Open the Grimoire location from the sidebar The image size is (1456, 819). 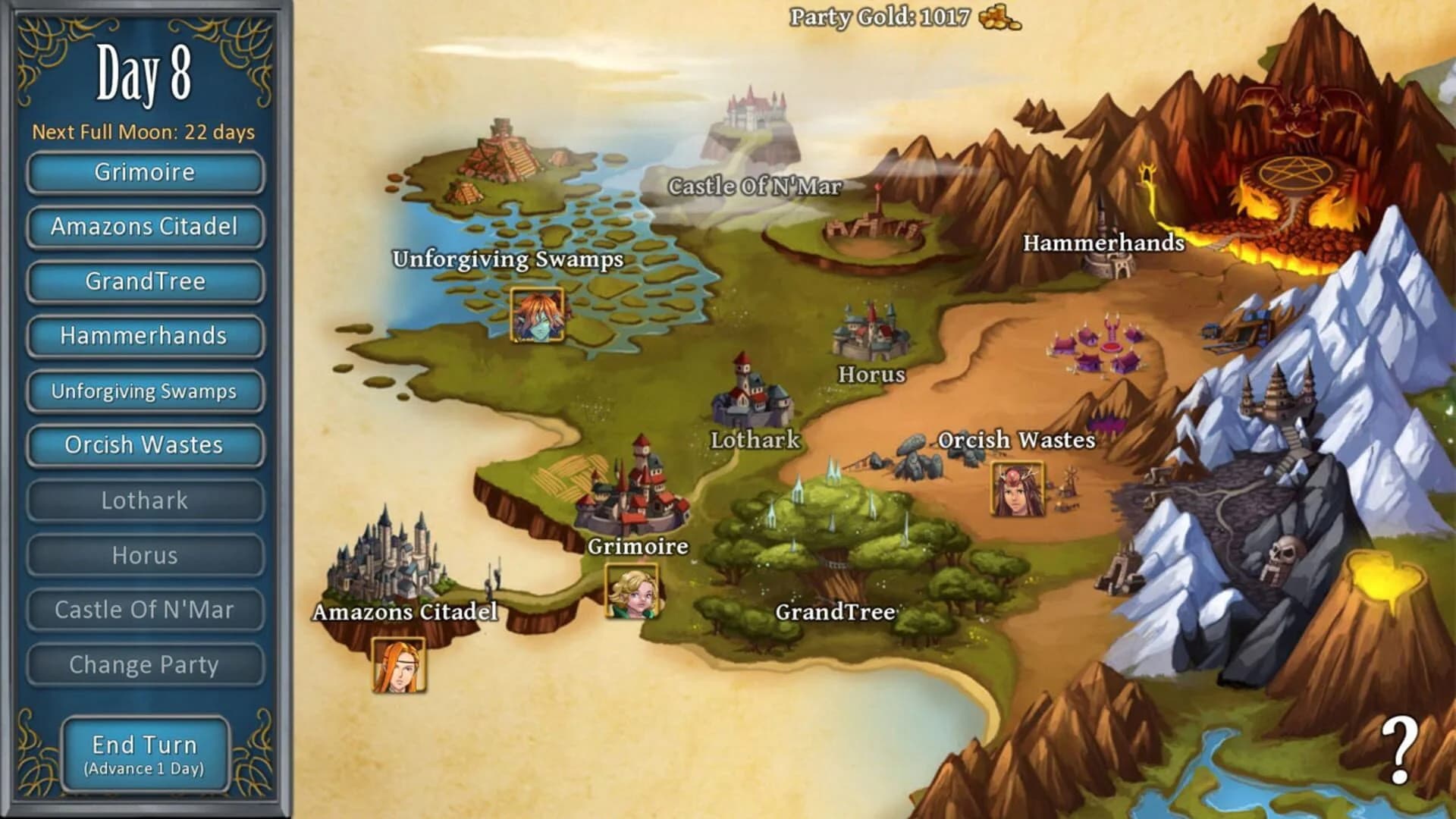point(144,172)
